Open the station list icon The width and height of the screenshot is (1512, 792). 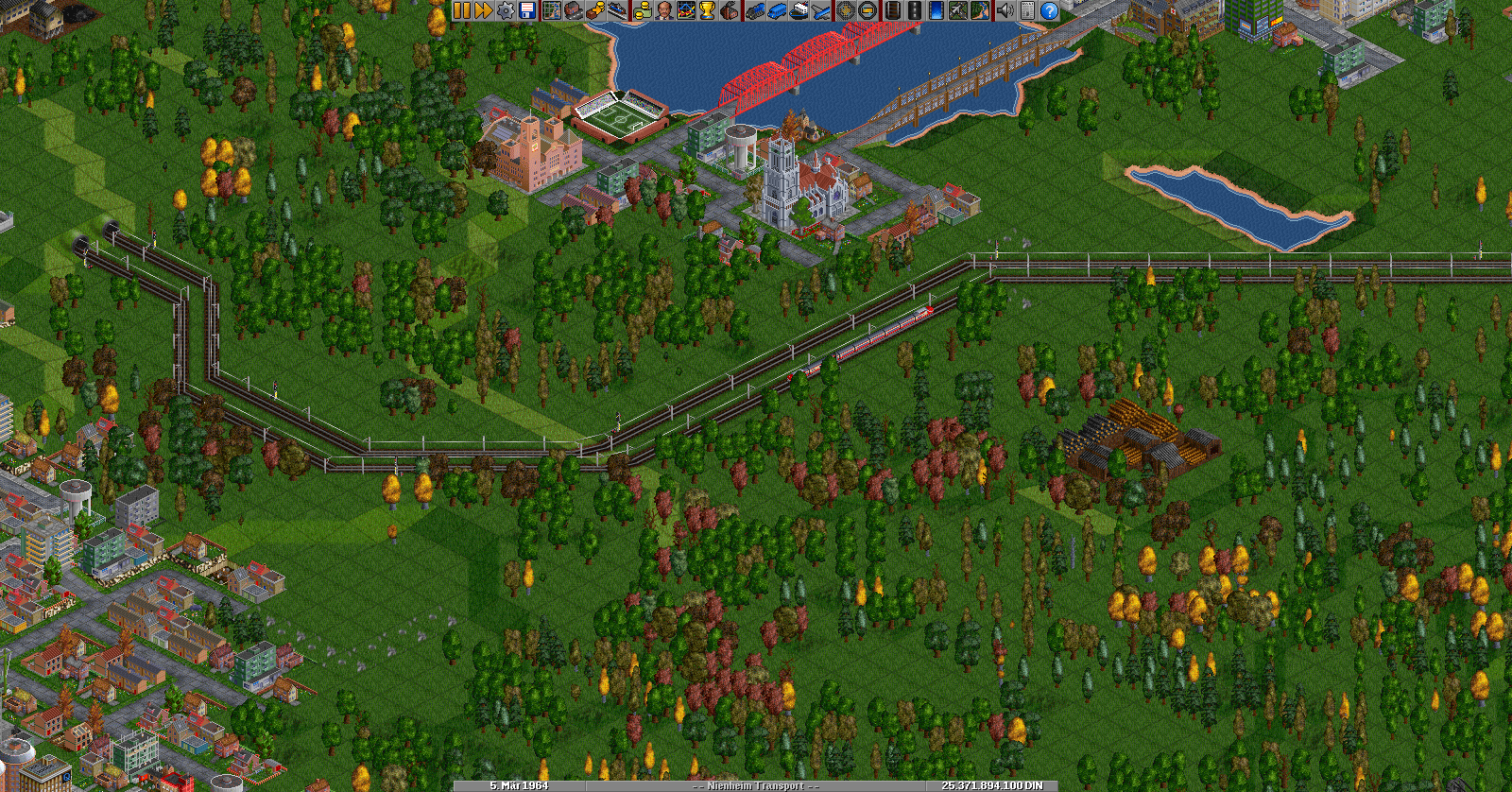tap(618, 10)
